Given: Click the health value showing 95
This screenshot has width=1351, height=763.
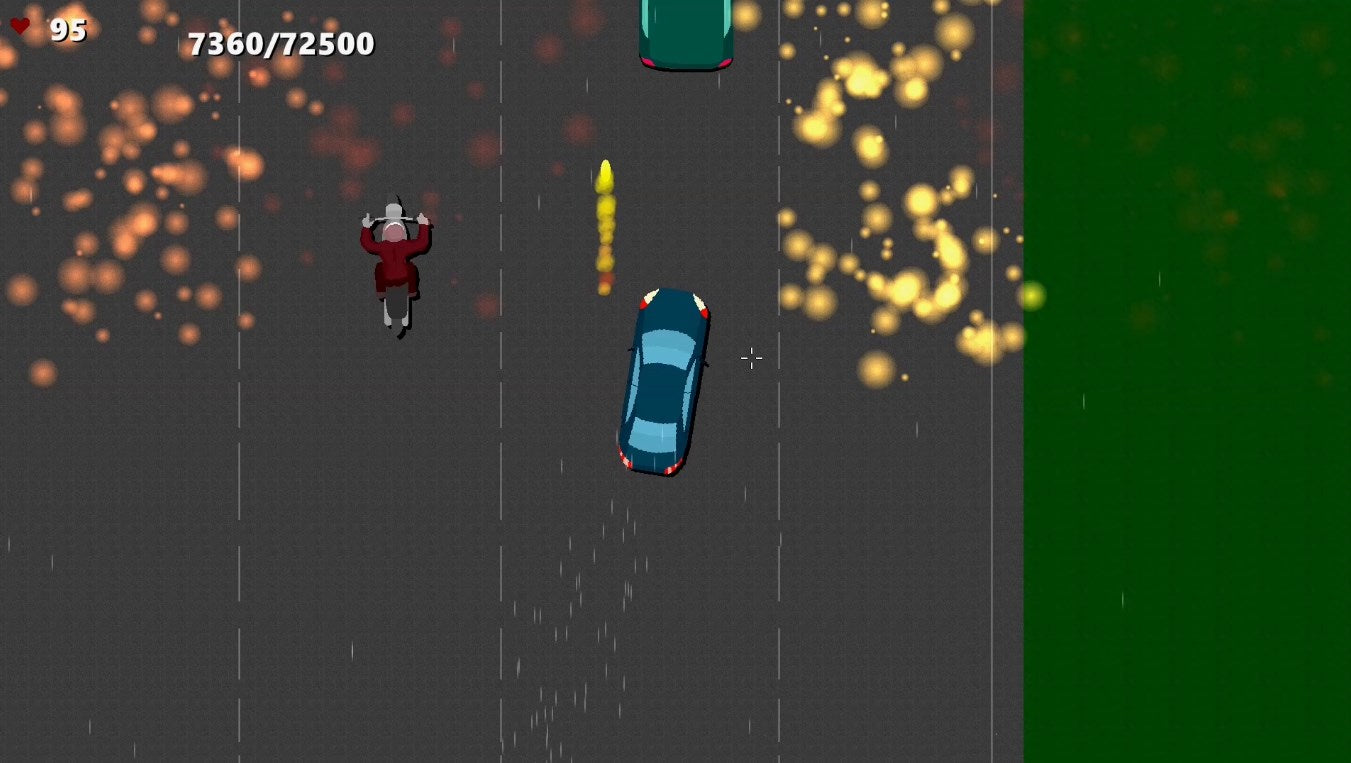Looking at the screenshot, I should 67,30.
